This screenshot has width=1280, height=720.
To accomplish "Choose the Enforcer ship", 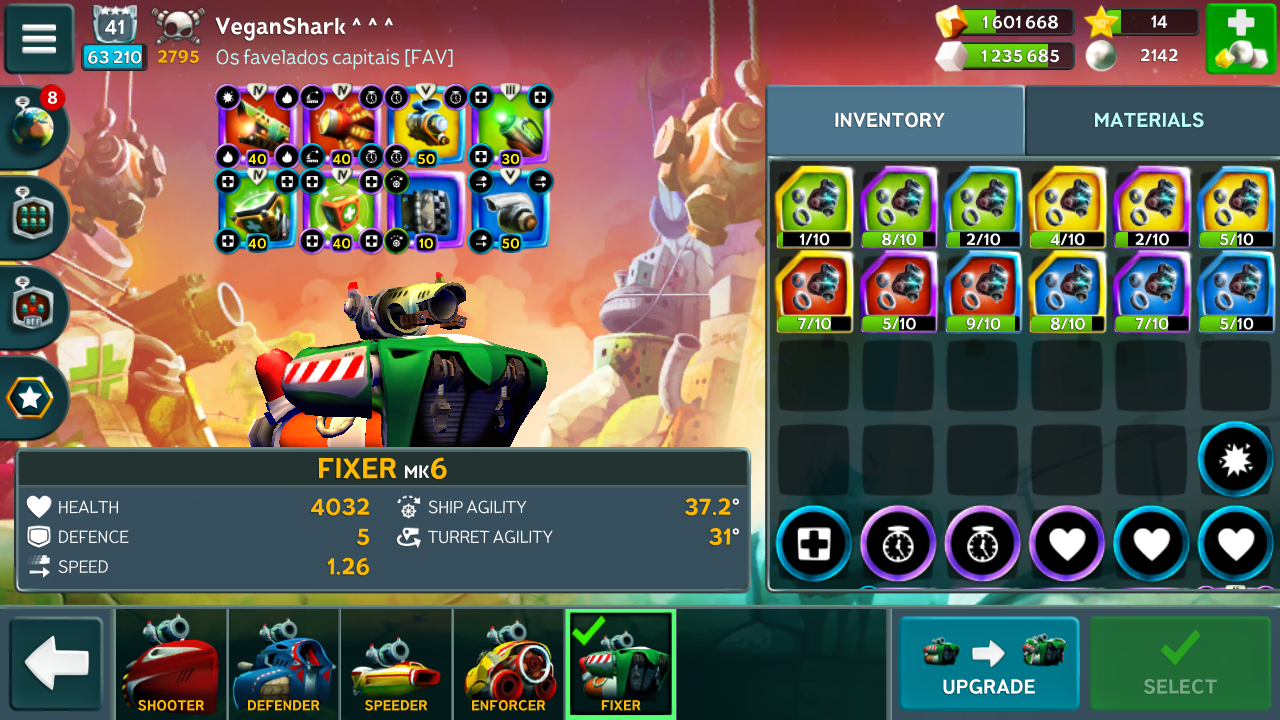I will coord(508,664).
